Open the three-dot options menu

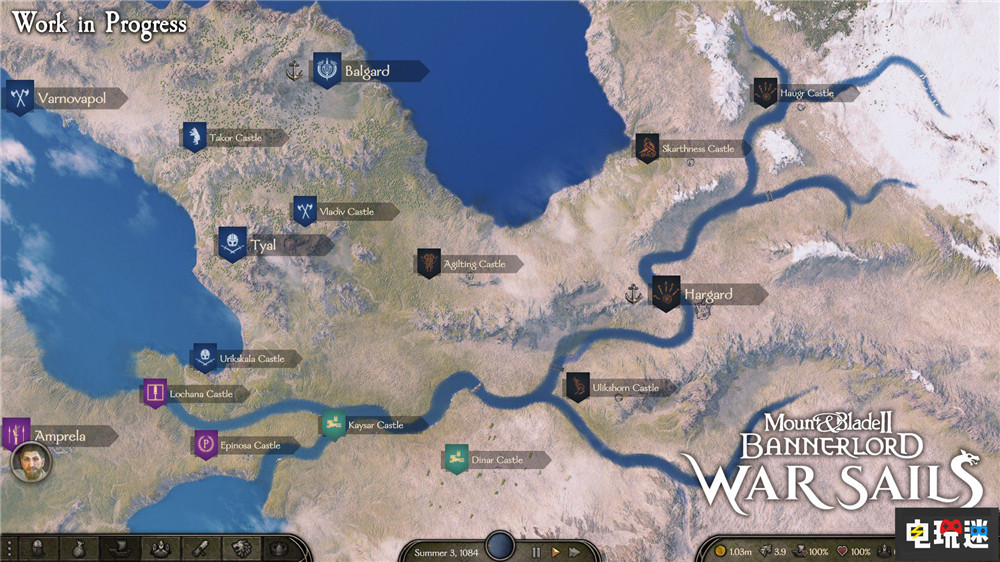9,548
